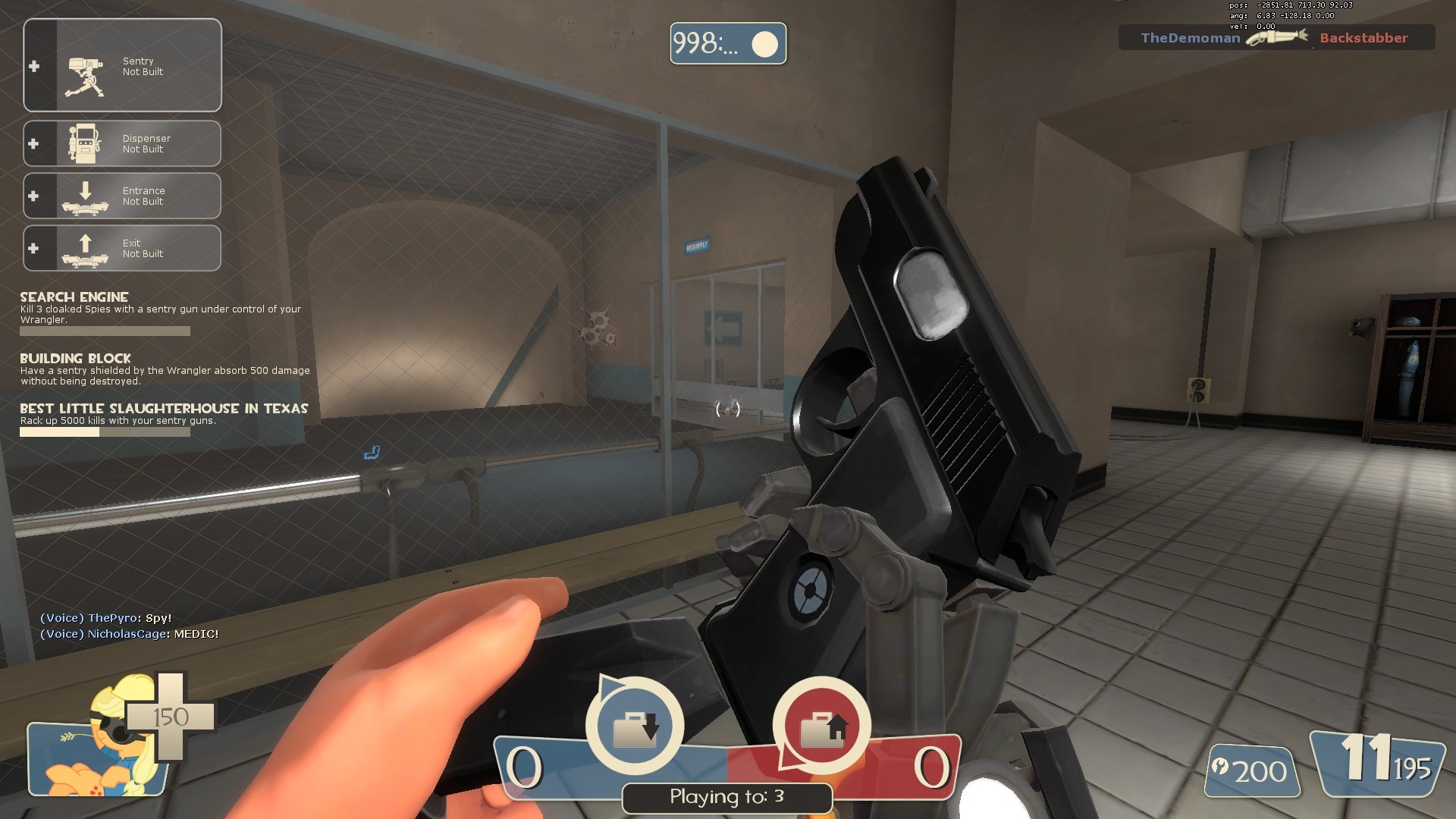Toggle the plus beside Sentry Not Built
Viewport: 1456px width, 819px height.
coord(33,67)
